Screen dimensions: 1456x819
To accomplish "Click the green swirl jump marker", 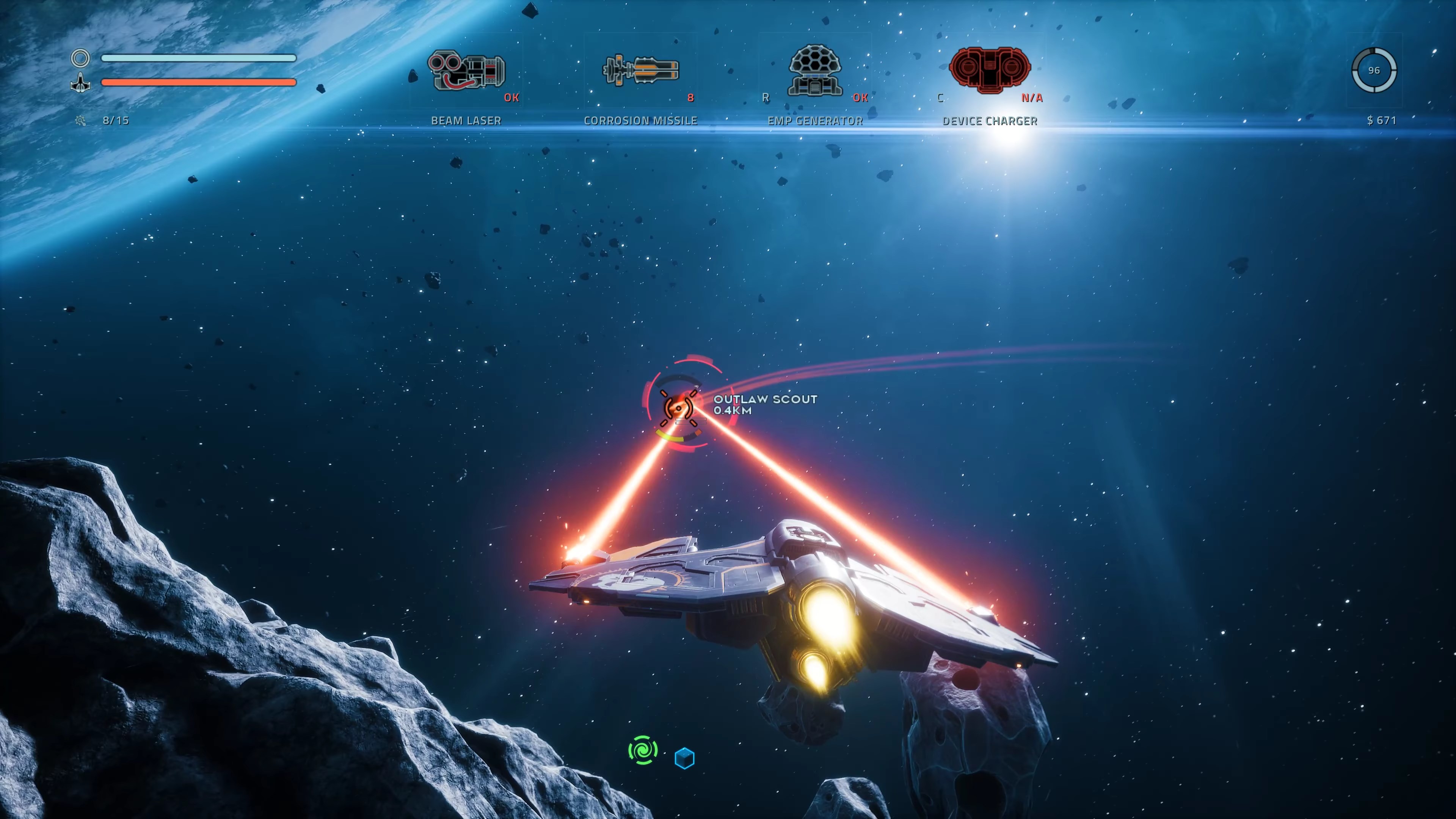I will coord(643,750).
